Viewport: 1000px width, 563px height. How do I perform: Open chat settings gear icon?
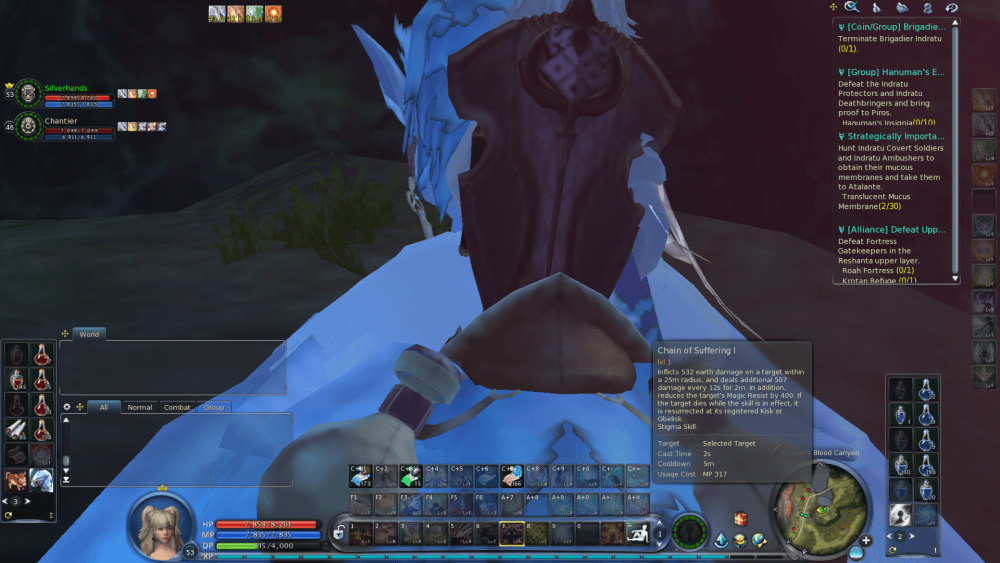coord(67,407)
